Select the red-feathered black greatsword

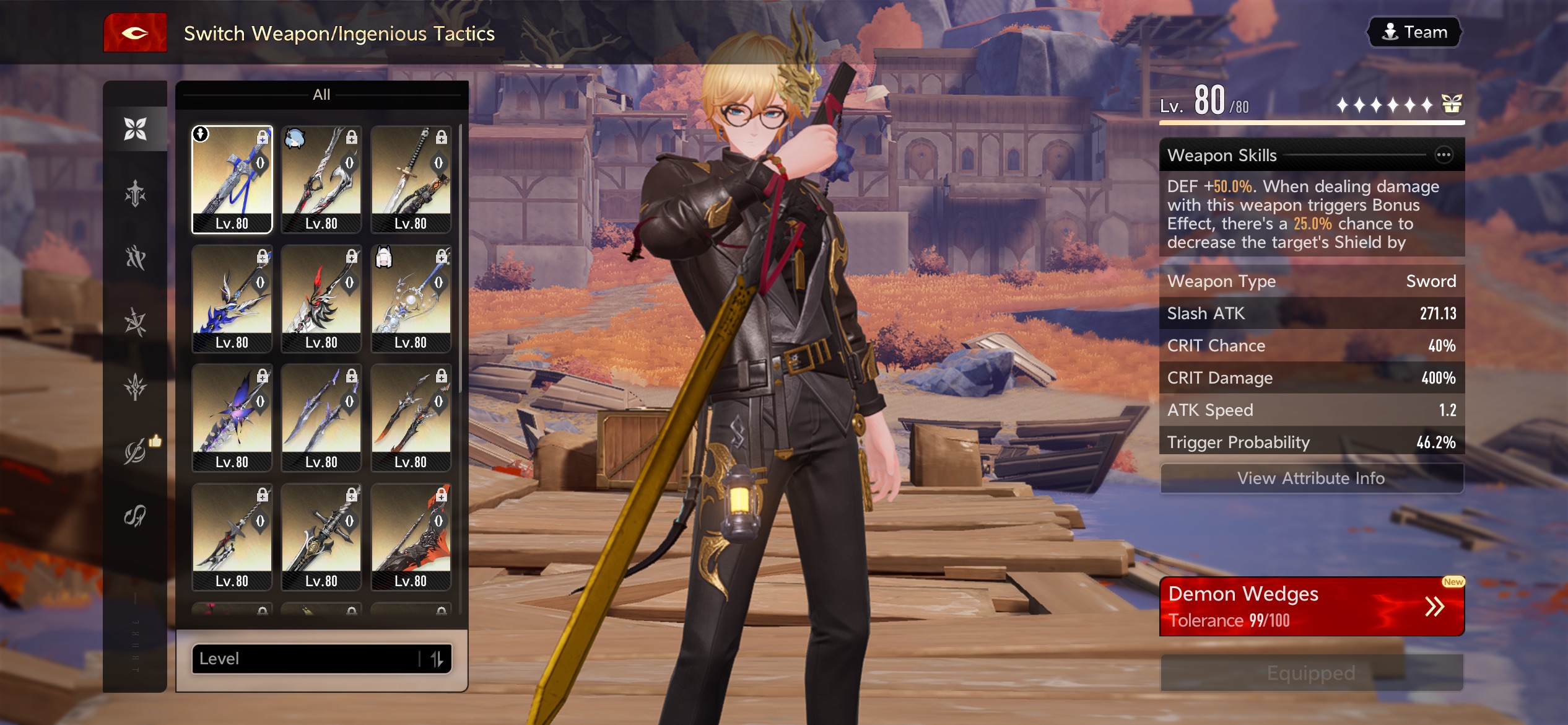(x=321, y=298)
